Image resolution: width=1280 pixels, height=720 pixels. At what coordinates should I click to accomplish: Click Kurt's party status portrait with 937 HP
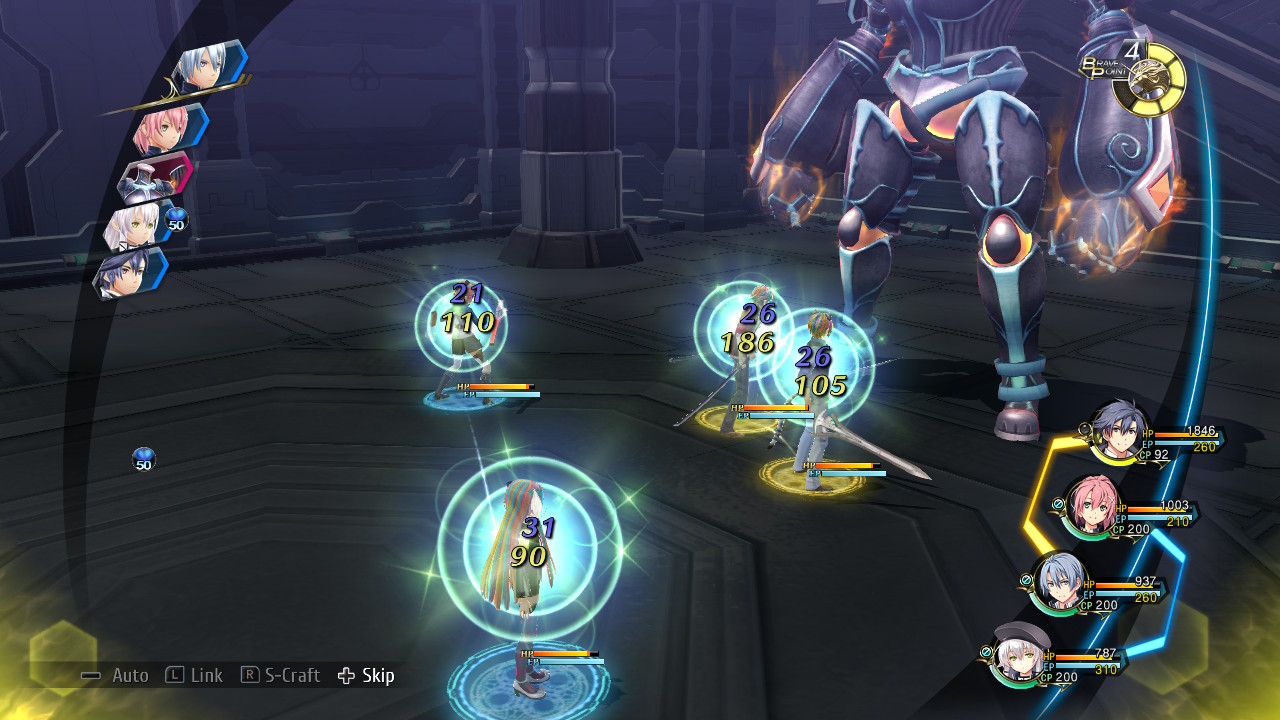coord(1060,582)
